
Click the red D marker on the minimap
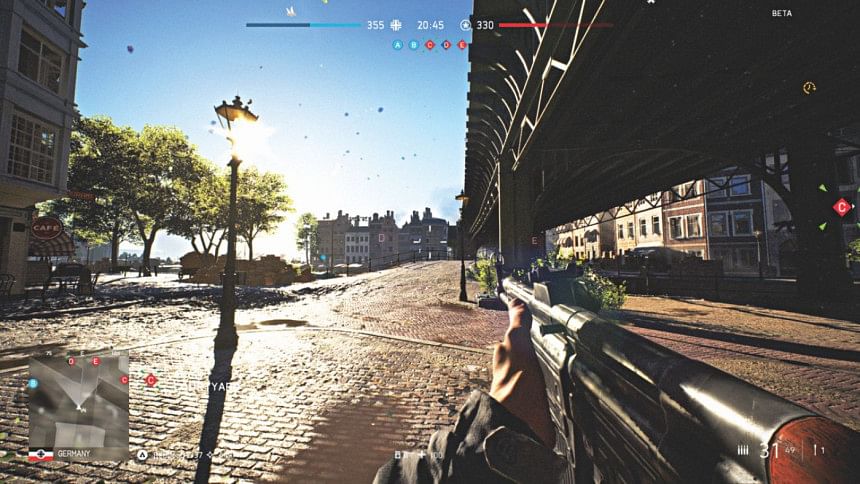(72, 360)
